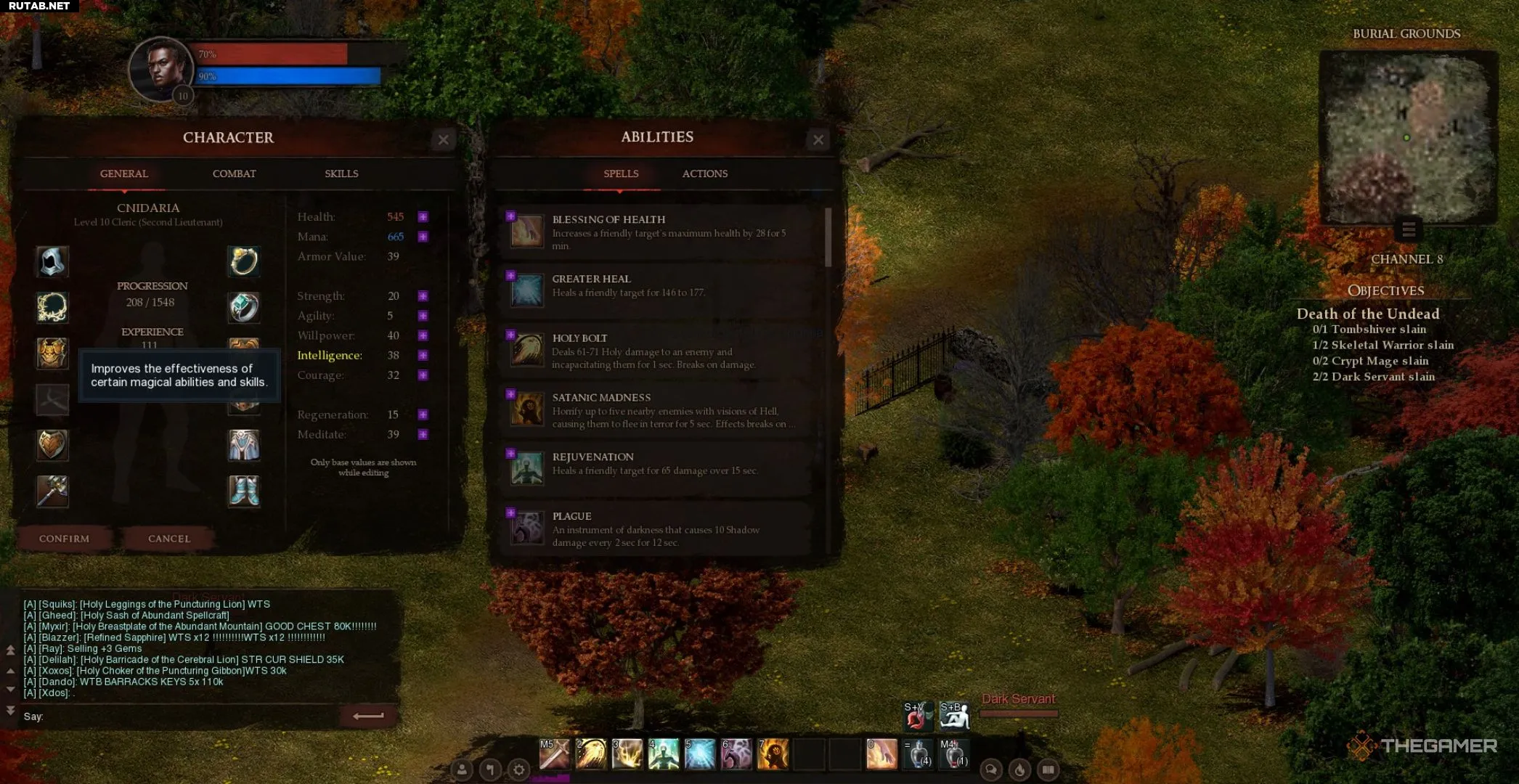Add a point to Meditate

(x=423, y=434)
